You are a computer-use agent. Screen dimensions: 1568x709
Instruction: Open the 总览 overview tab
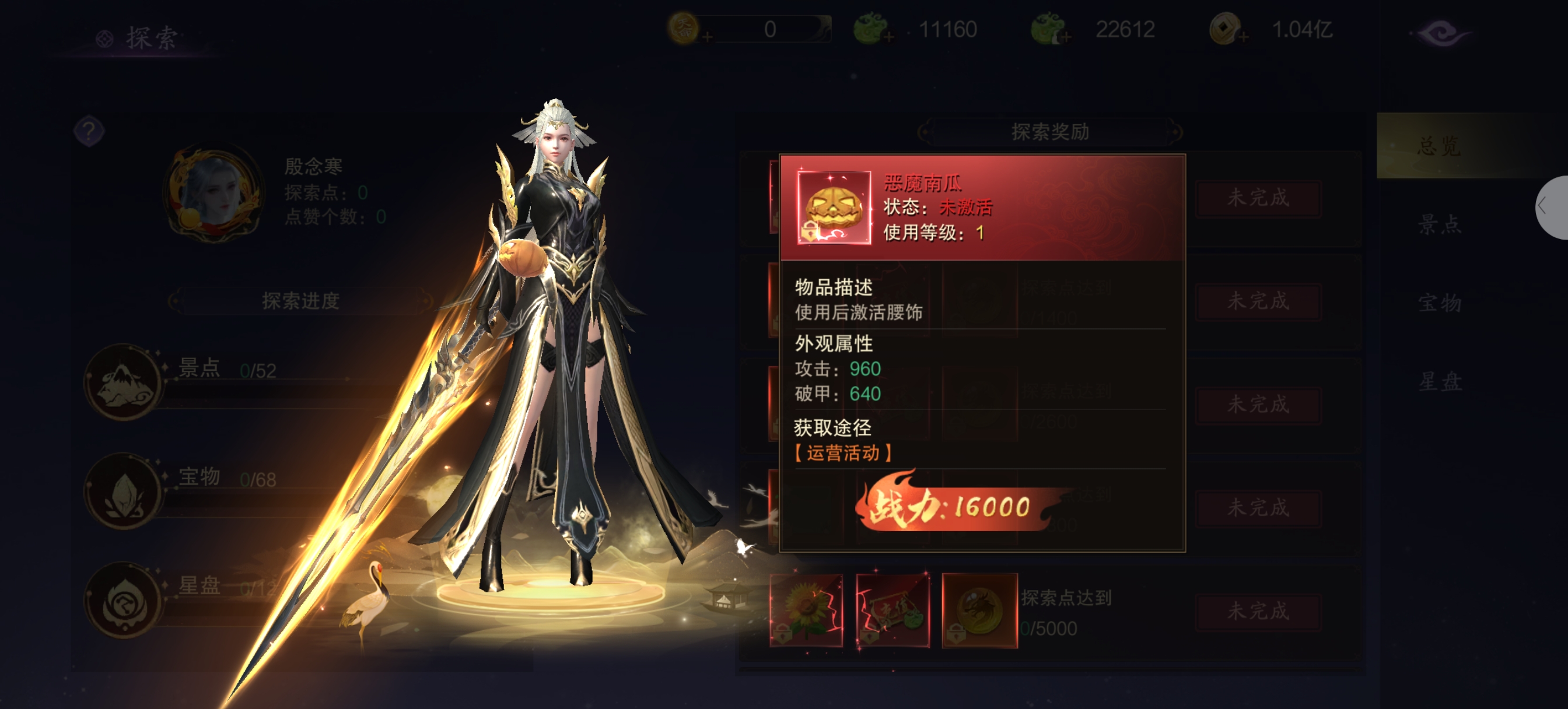click(1438, 146)
